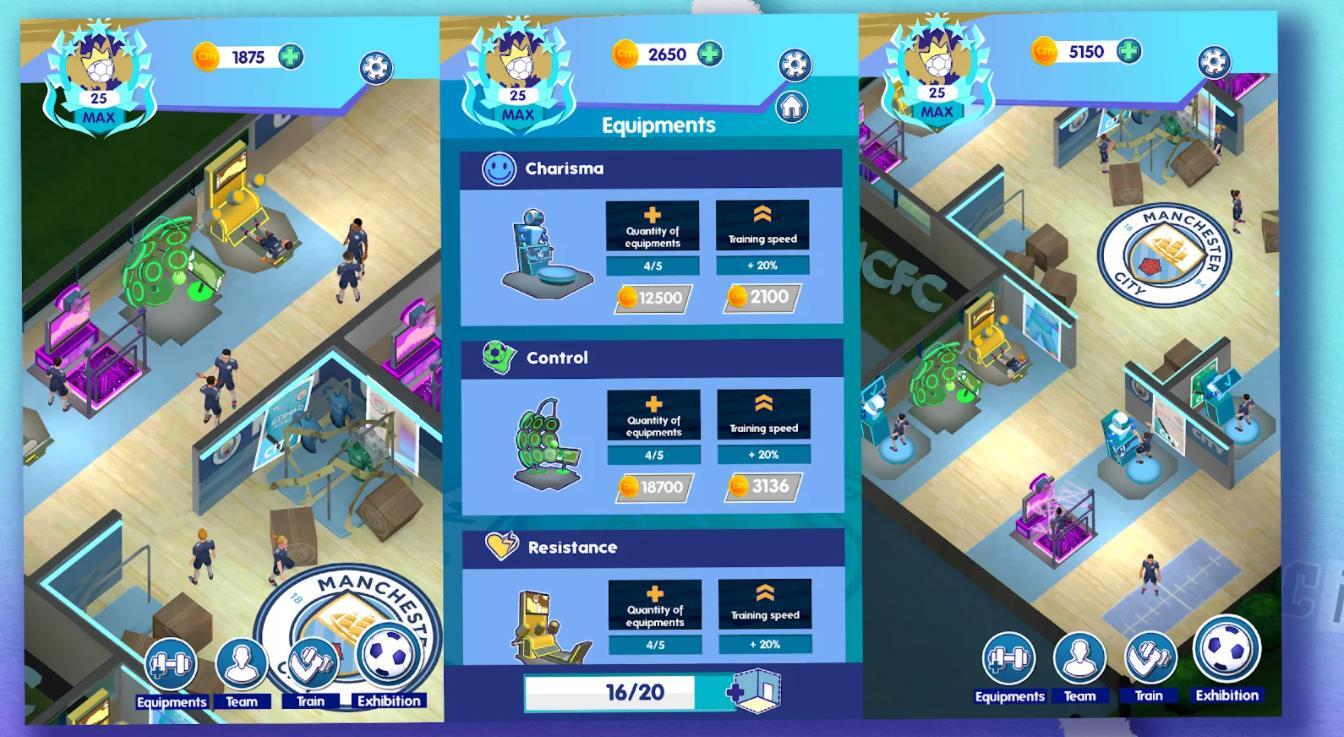Image resolution: width=1344 pixels, height=737 pixels.
Task: Buy Charisma equipment quantity for 12500
Action: pos(654,298)
